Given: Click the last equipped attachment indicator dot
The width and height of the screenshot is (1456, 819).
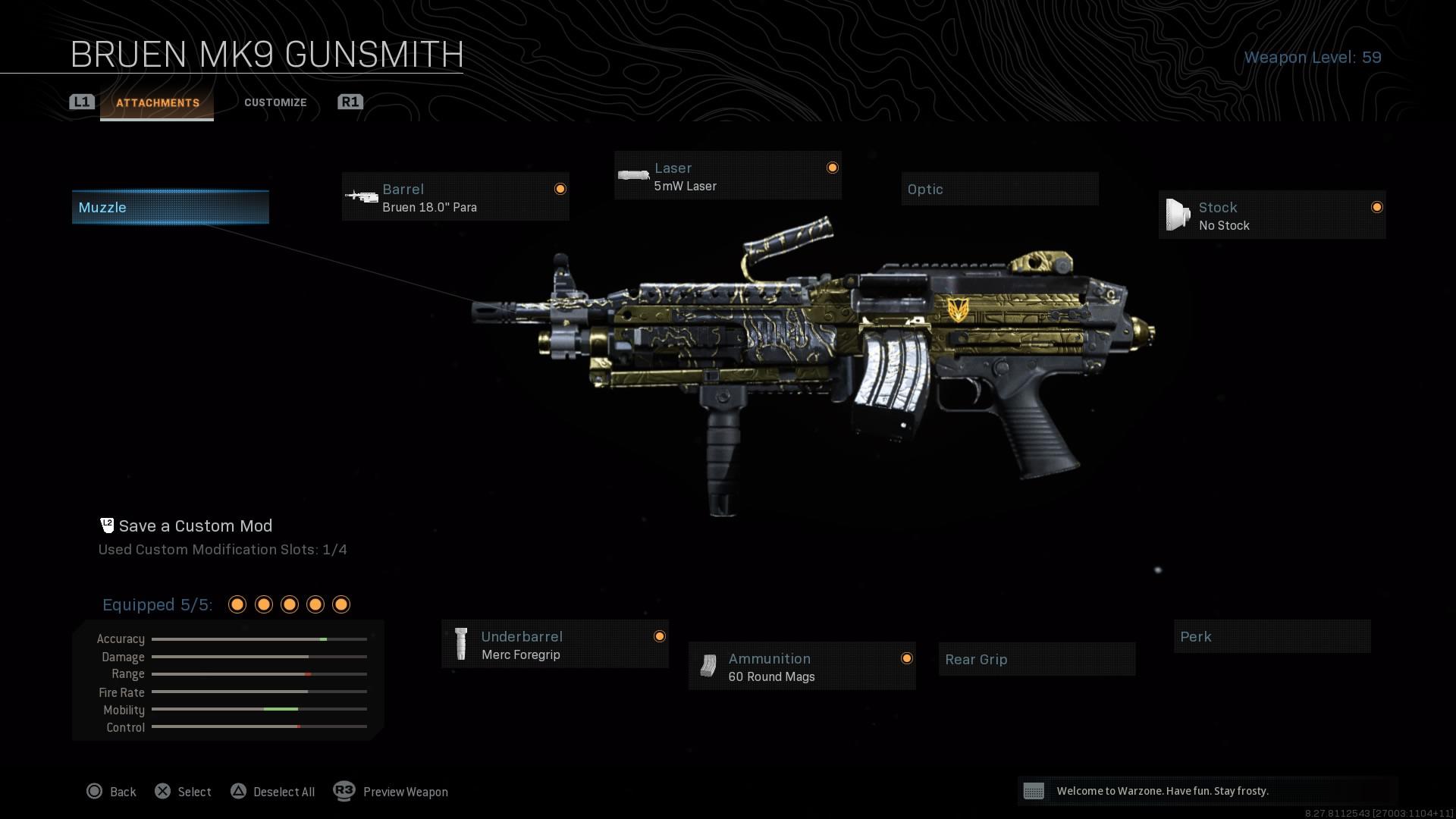Looking at the screenshot, I should tap(340, 604).
